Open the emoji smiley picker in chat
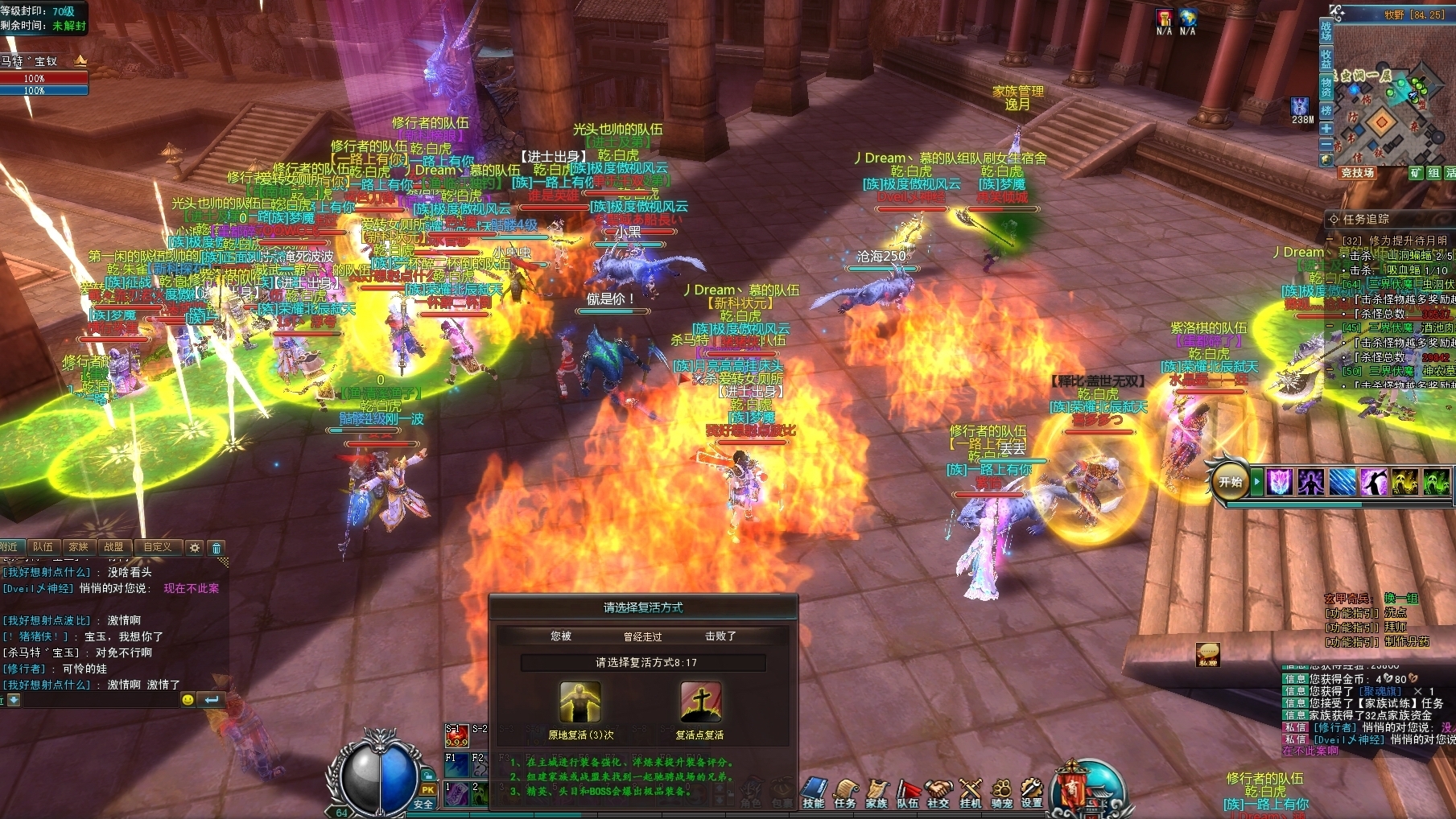 [188, 700]
